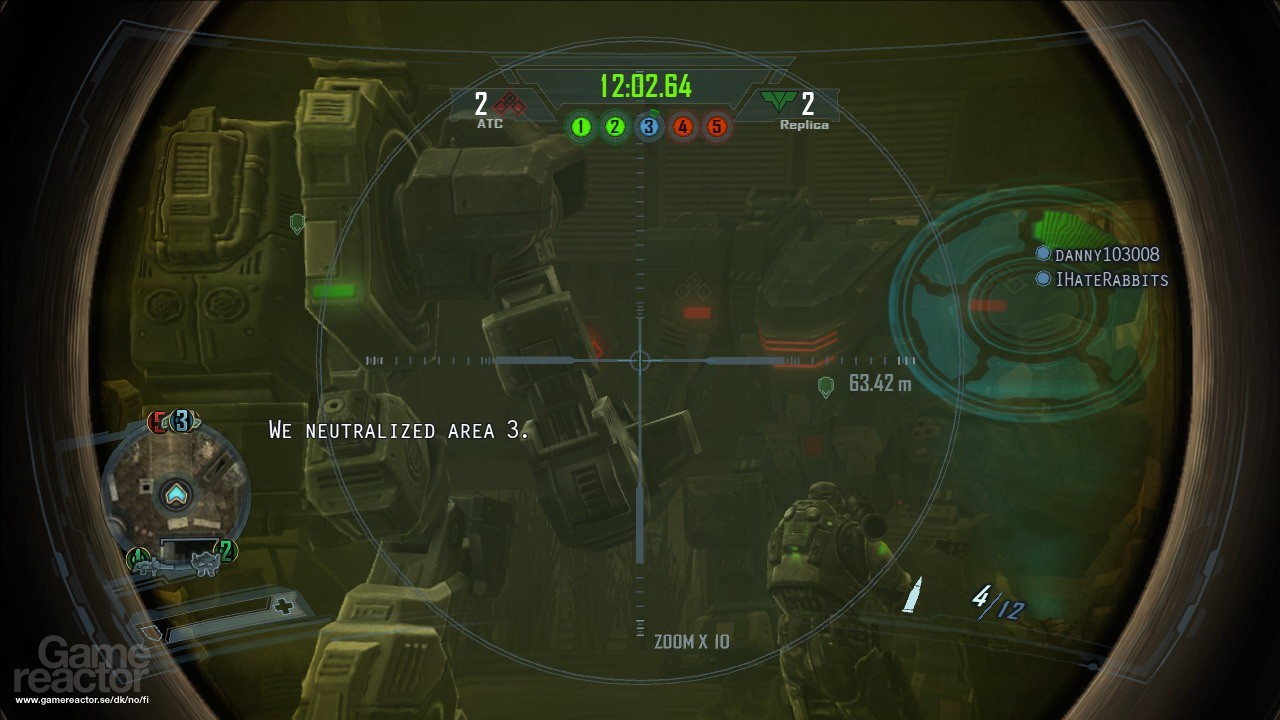The width and height of the screenshot is (1280, 720).
Task: Select enemy-held point 4 icon
Action: pyautogui.click(x=681, y=127)
